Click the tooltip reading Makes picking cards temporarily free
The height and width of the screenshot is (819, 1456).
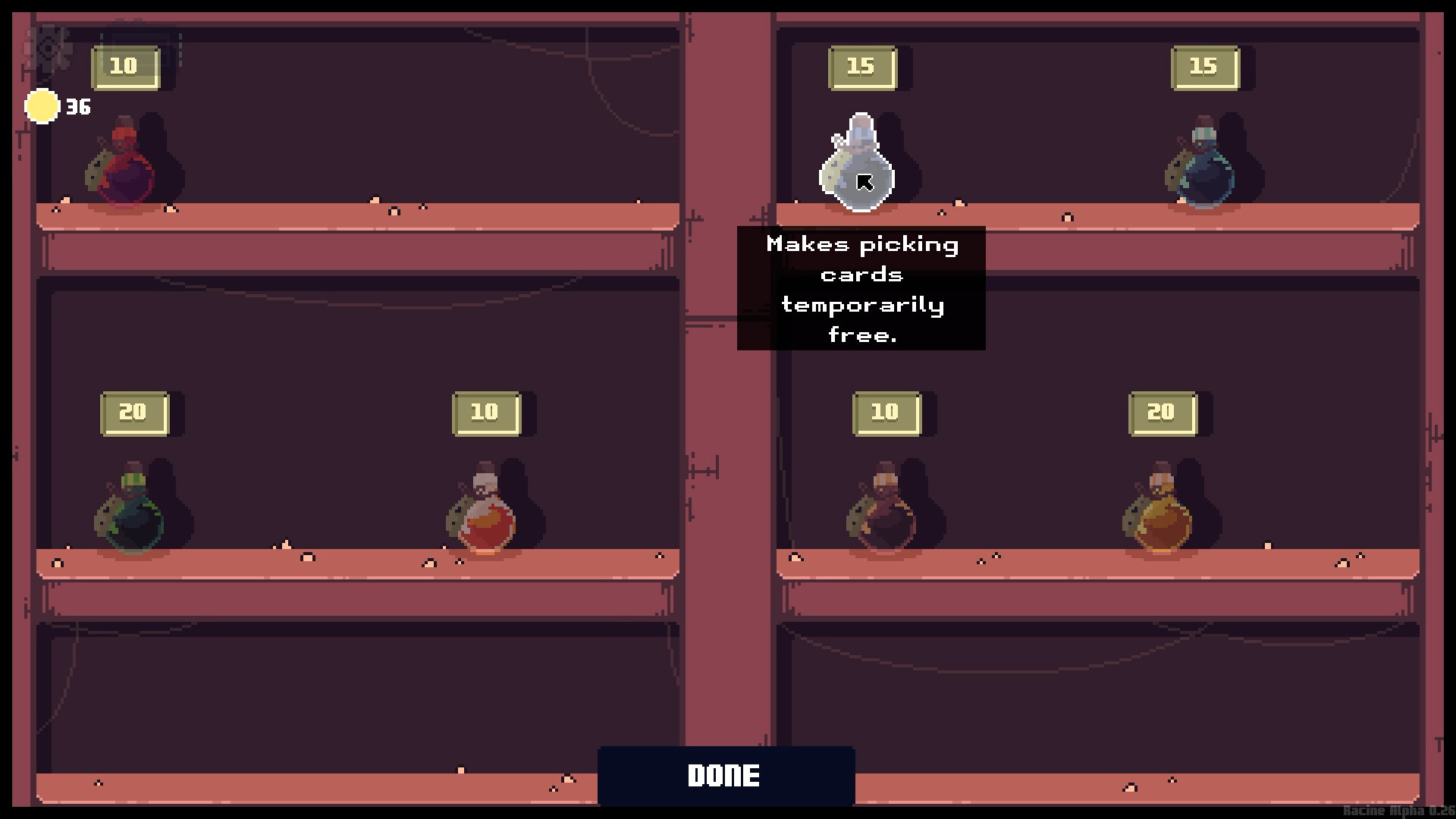[x=862, y=290]
